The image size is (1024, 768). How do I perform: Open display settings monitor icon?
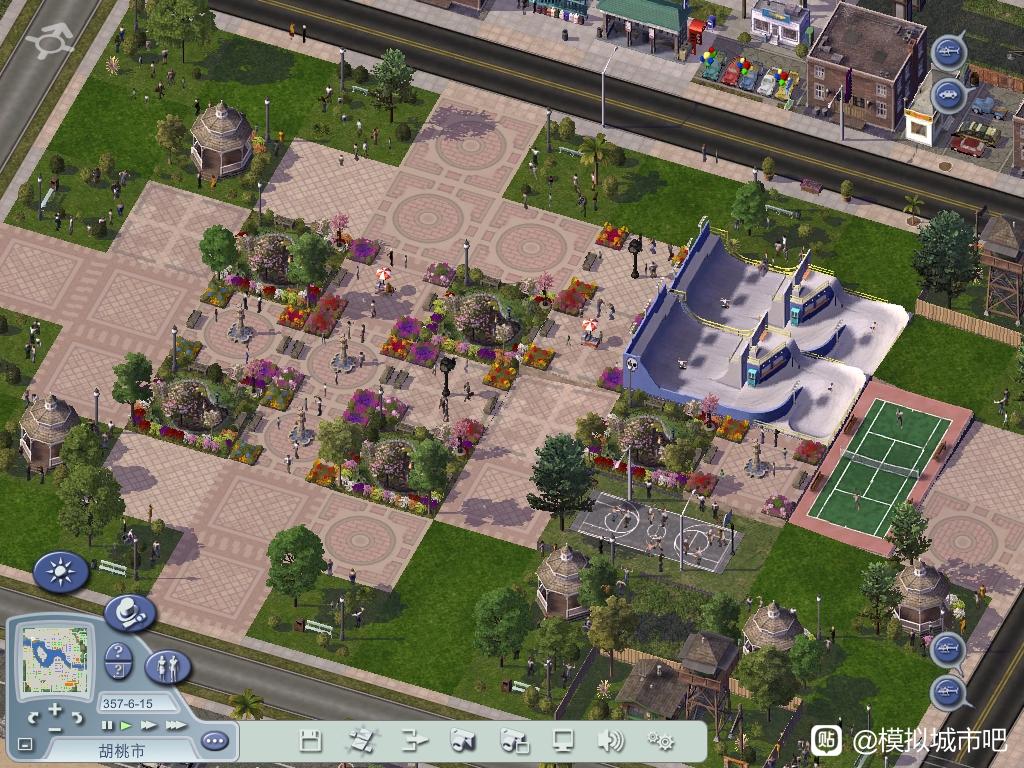click(563, 741)
